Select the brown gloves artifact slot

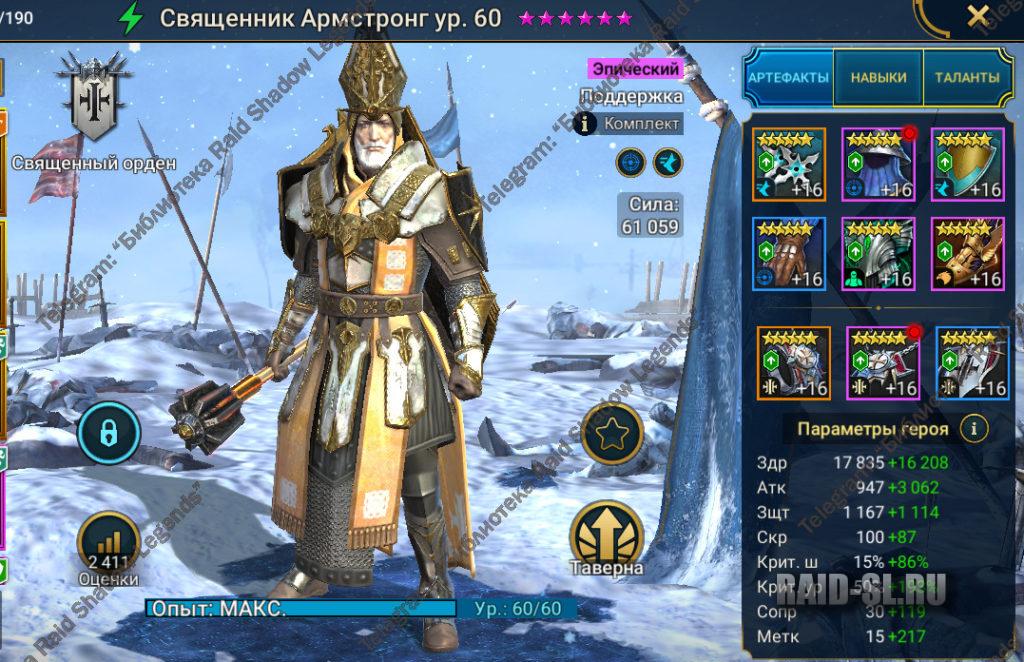[x=789, y=253]
